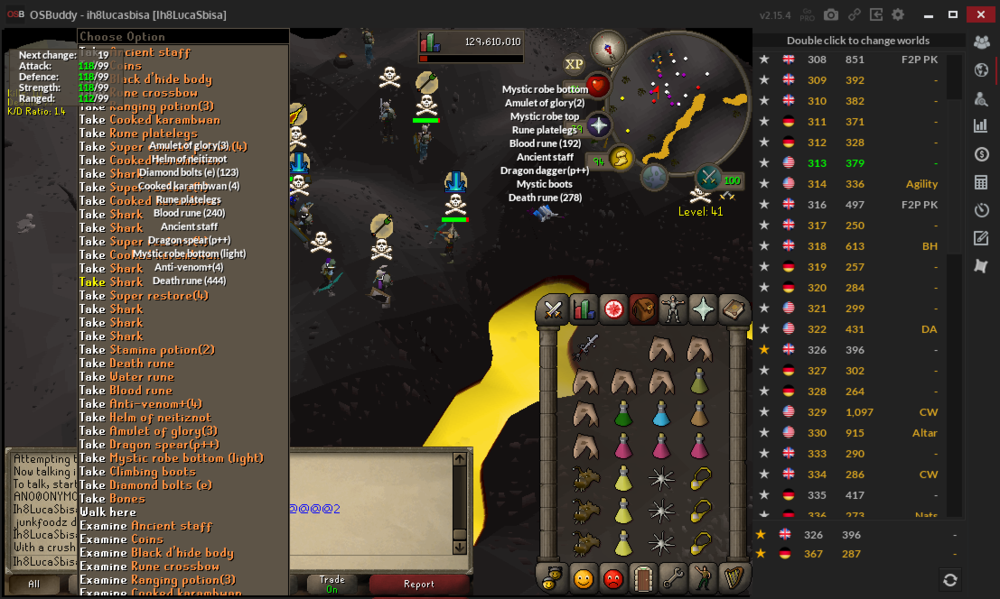Open the Combat Options crossed-swords tab
This screenshot has width=1000, height=599.
pyautogui.click(x=551, y=310)
